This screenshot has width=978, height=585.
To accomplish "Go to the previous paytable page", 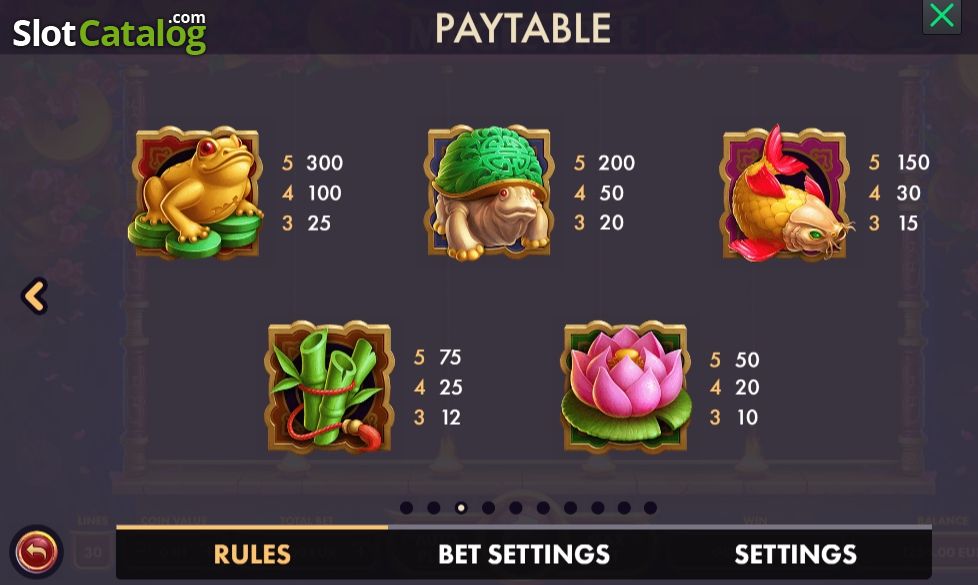I will 35,296.
